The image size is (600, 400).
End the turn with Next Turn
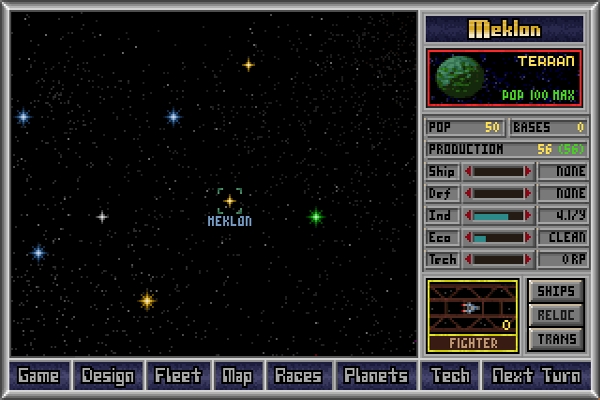535,376
